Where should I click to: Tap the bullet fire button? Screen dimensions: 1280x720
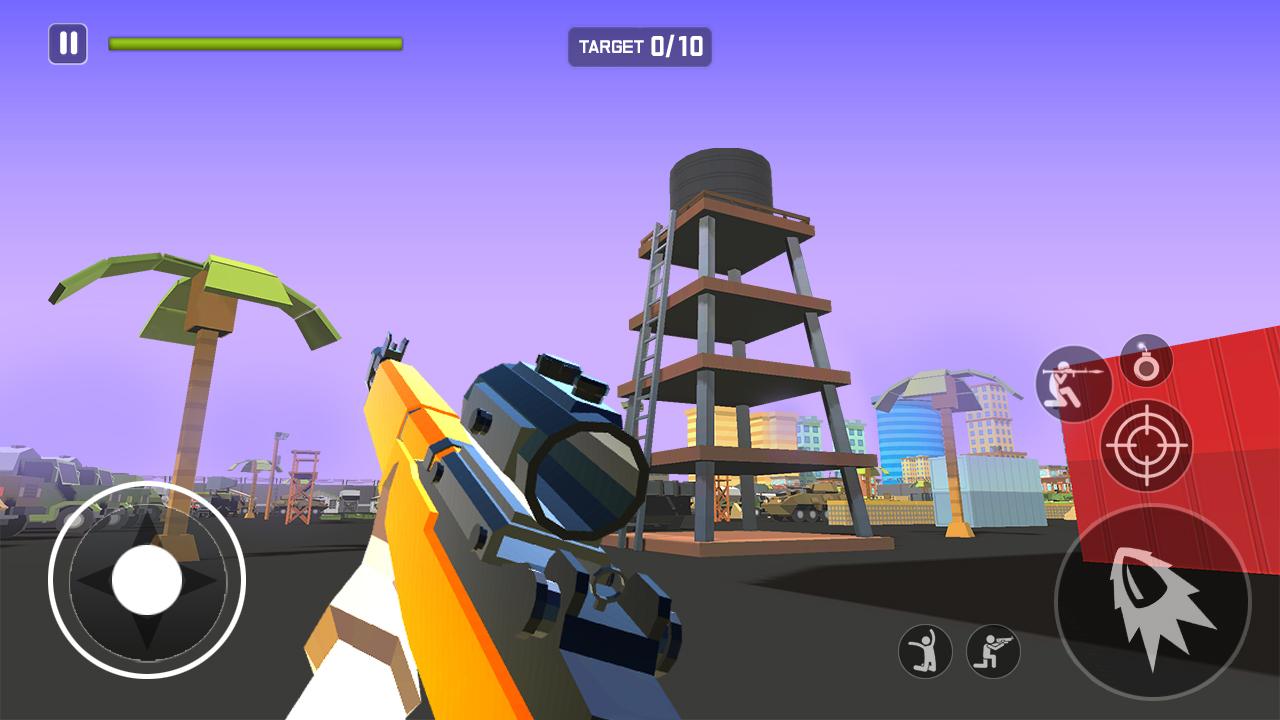pos(1152,602)
